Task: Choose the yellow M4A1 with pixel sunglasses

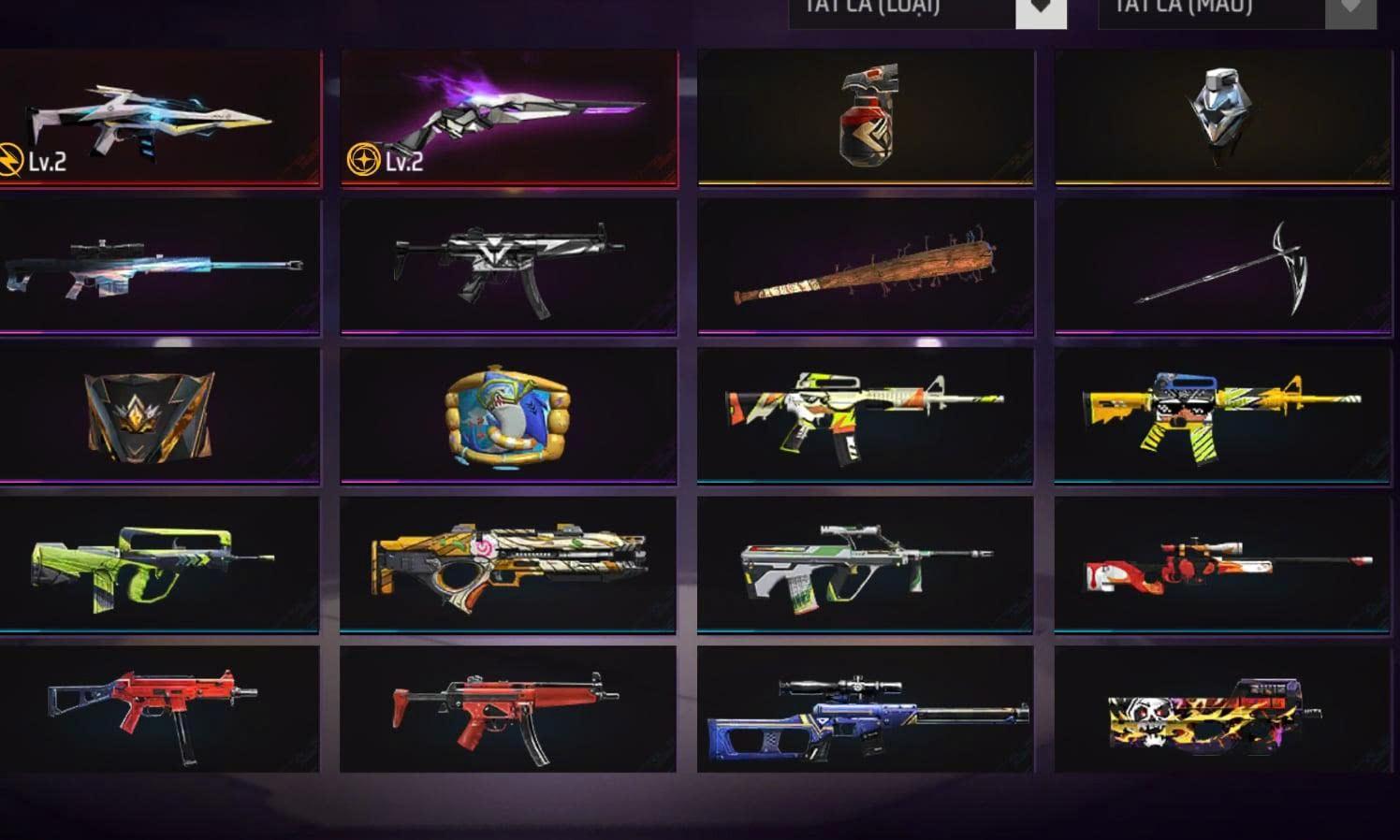Action: [x=1222, y=414]
